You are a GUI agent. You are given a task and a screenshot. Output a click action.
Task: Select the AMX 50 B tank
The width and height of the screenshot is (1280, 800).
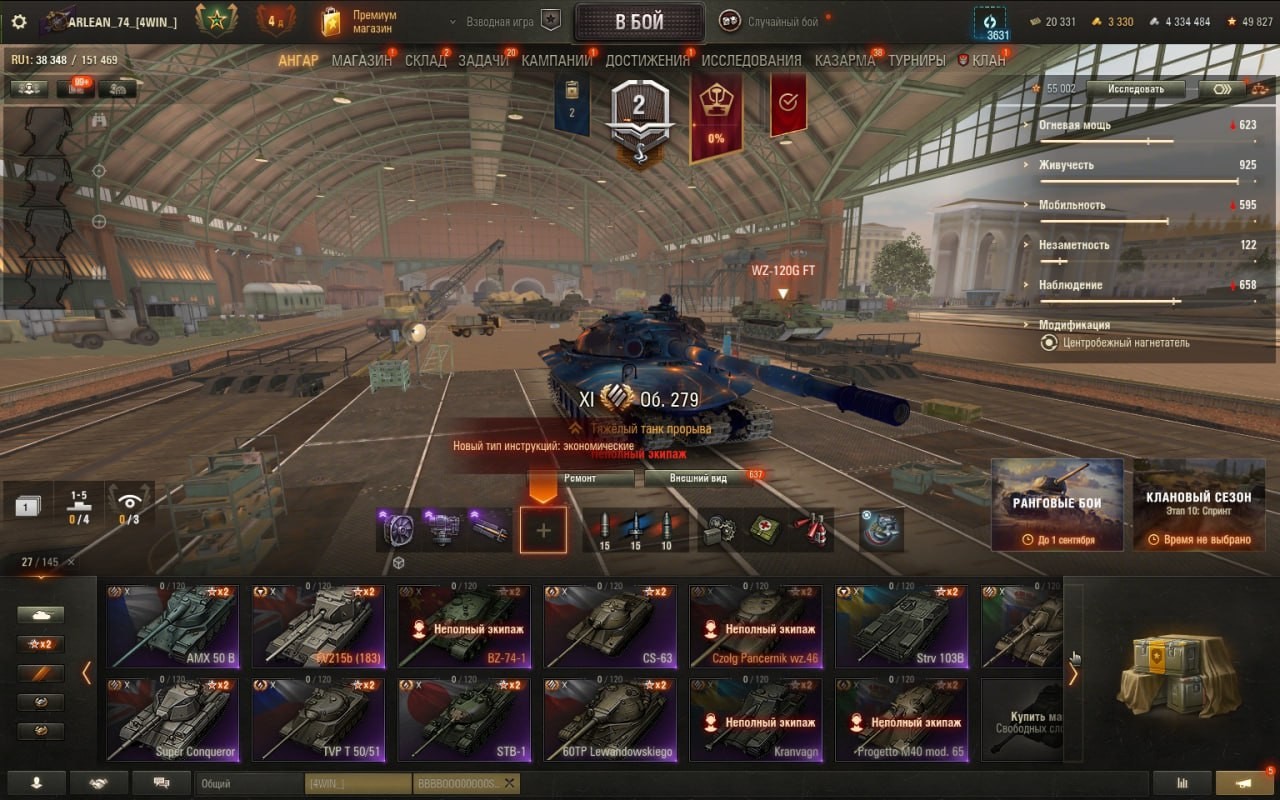click(x=173, y=626)
